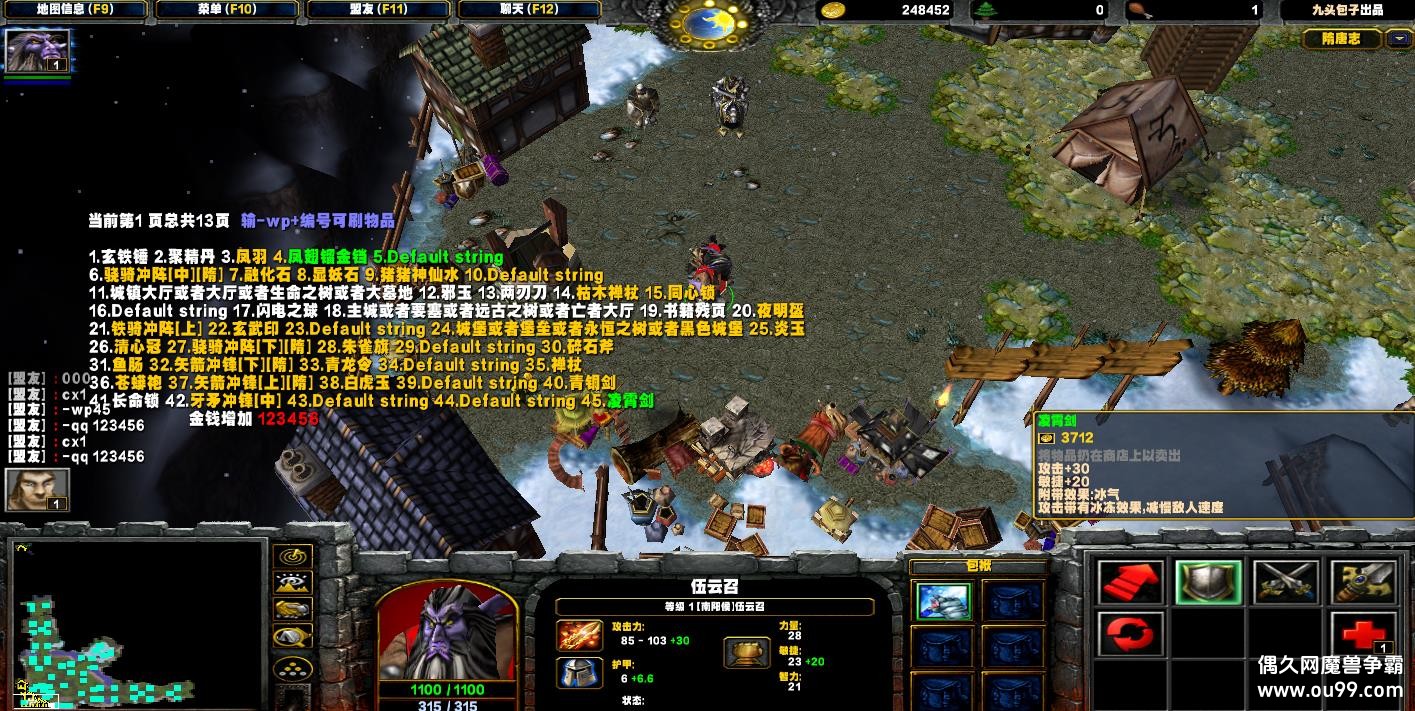Select the human face hero portrait
This screenshot has width=1415, height=711.
click(37, 489)
